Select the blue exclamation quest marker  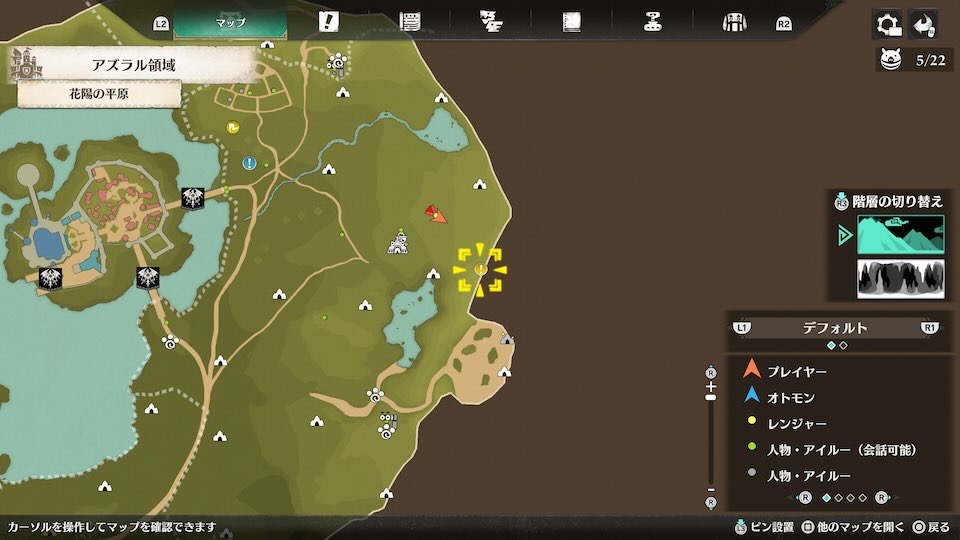[x=249, y=163]
